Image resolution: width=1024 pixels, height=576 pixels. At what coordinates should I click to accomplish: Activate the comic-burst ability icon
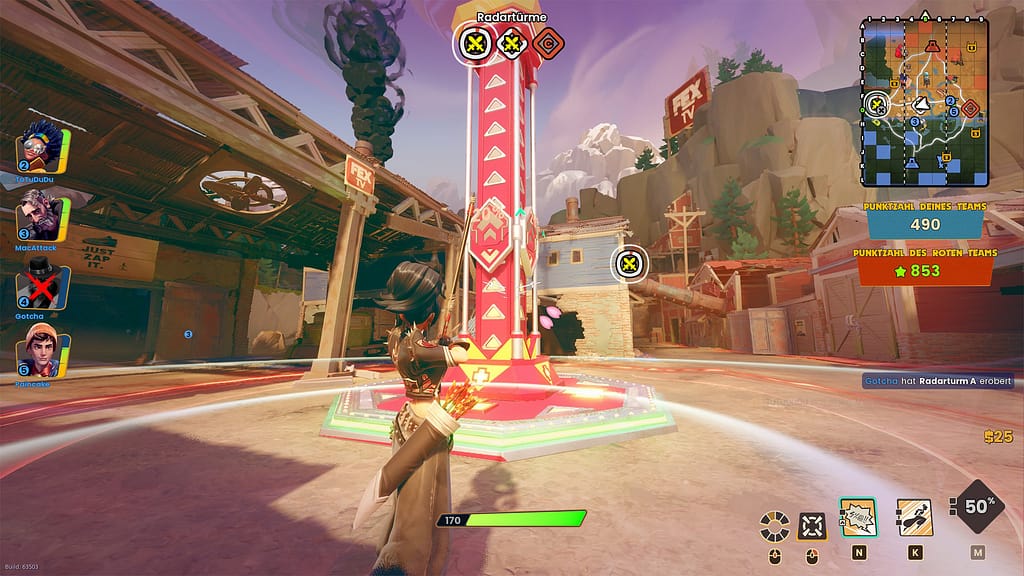click(858, 517)
